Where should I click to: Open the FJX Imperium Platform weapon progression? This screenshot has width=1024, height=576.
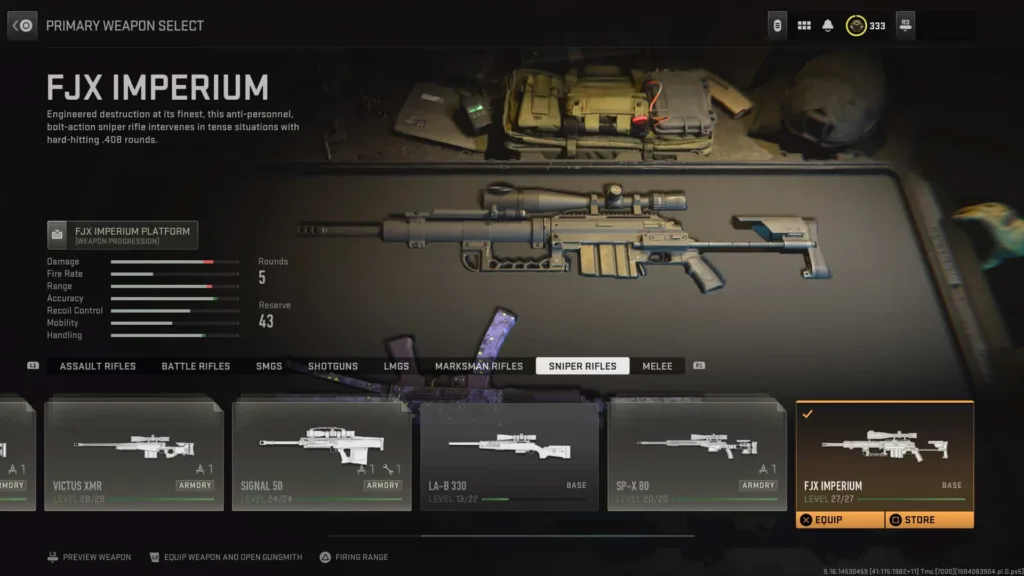pyautogui.click(x=123, y=235)
